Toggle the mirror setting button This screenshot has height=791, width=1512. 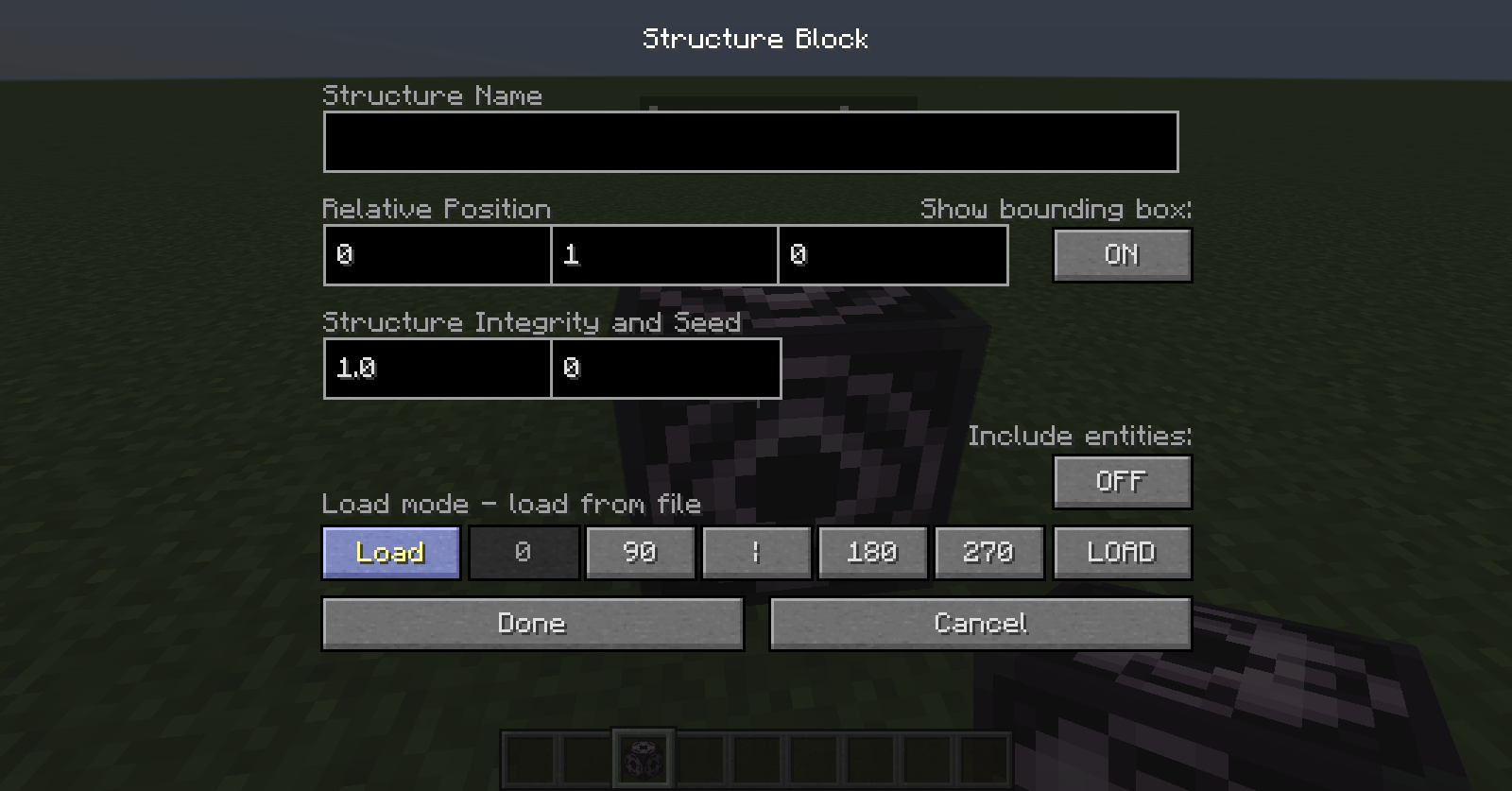[757, 552]
